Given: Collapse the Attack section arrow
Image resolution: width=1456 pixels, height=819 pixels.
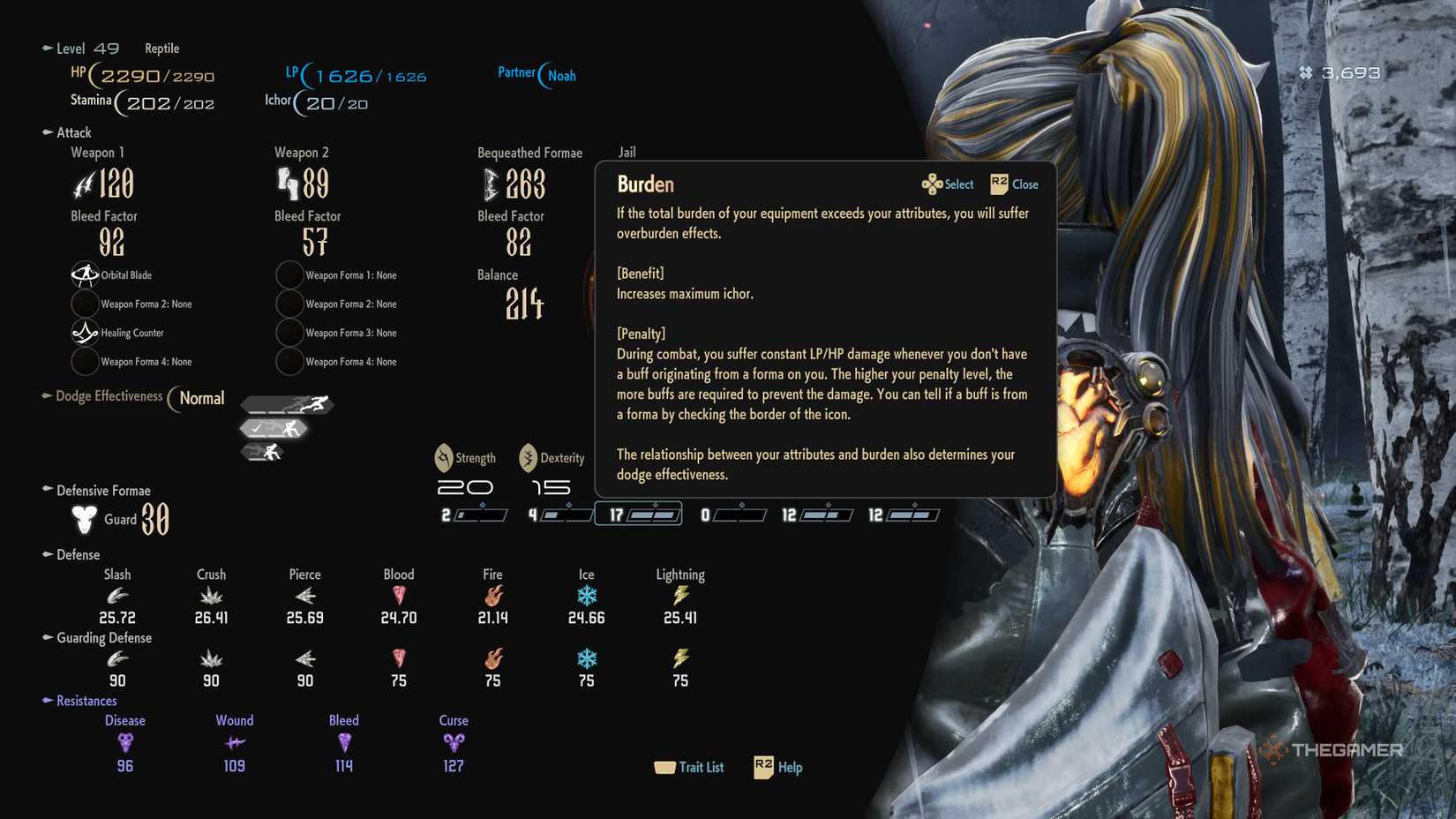Looking at the screenshot, I should [46, 132].
